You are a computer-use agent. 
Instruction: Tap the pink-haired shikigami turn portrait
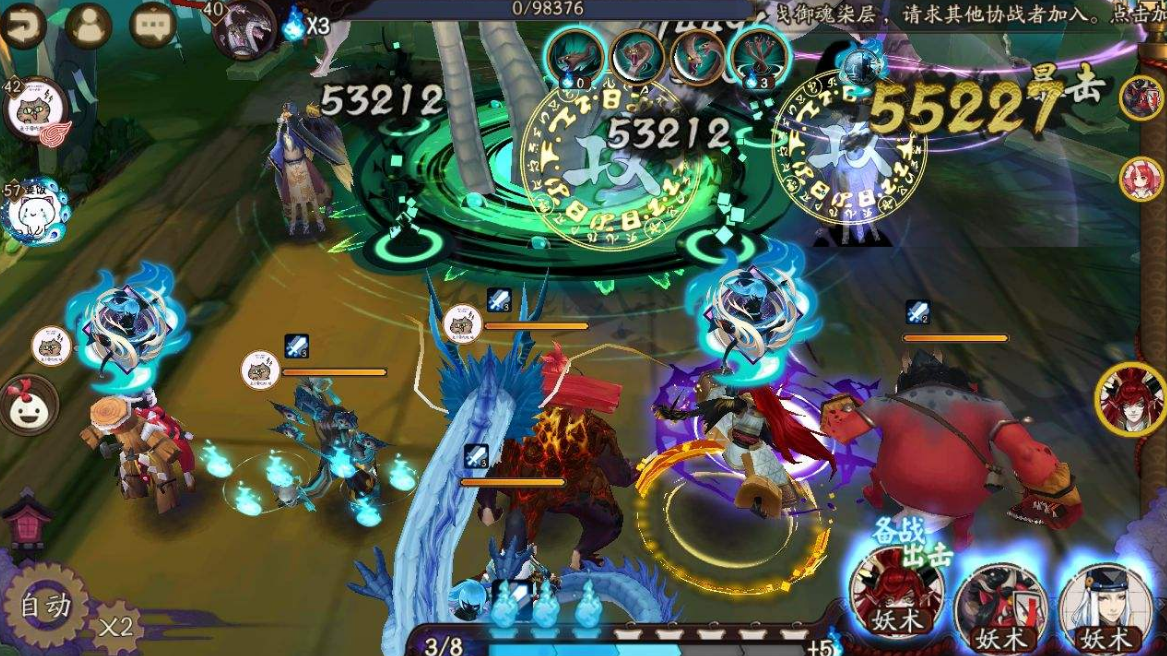coord(1141,179)
